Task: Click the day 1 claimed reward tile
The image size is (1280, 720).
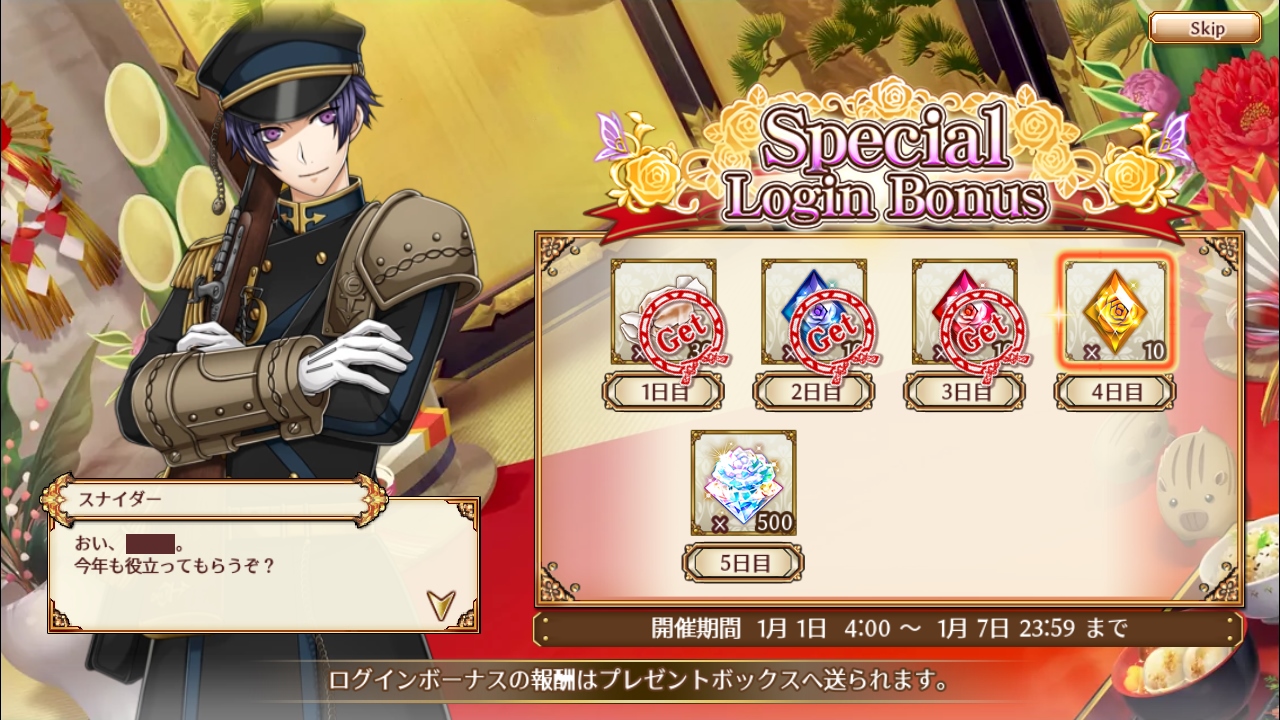Action: click(663, 312)
